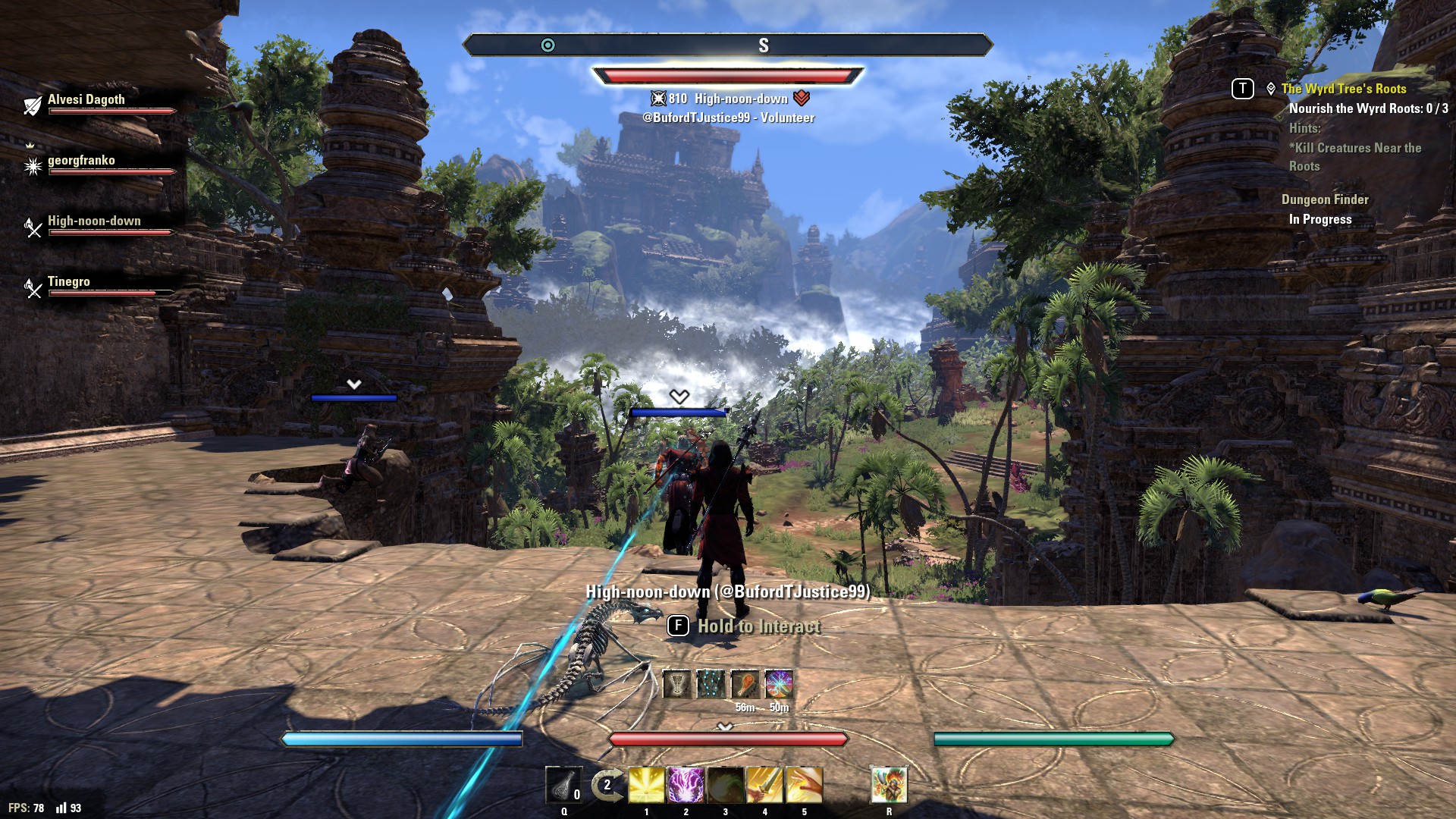Image resolution: width=1456 pixels, height=819 pixels.
Task: Open the Mundus stone buff icon
Action: [x=711, y=684]
